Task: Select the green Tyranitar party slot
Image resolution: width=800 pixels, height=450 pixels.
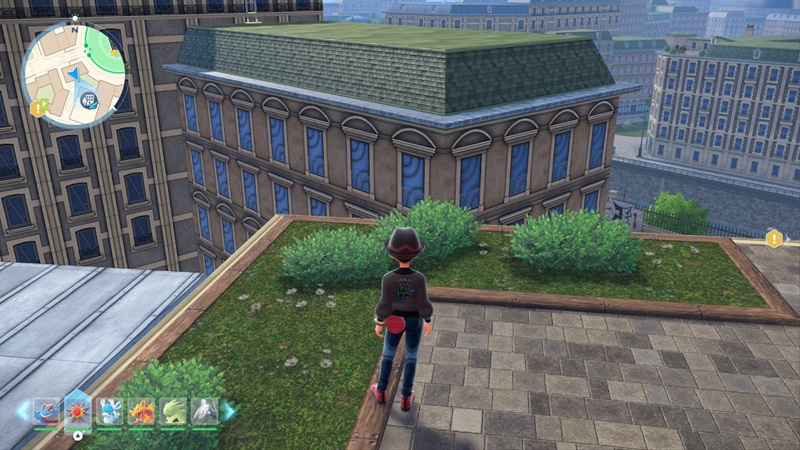Action: 172,411
